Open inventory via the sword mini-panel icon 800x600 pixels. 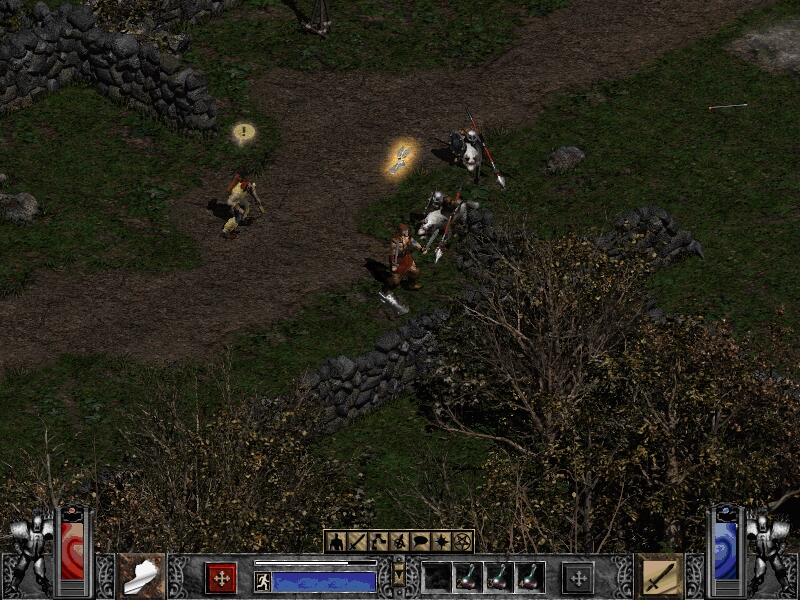pyautogui.click(x=356, y=542)
